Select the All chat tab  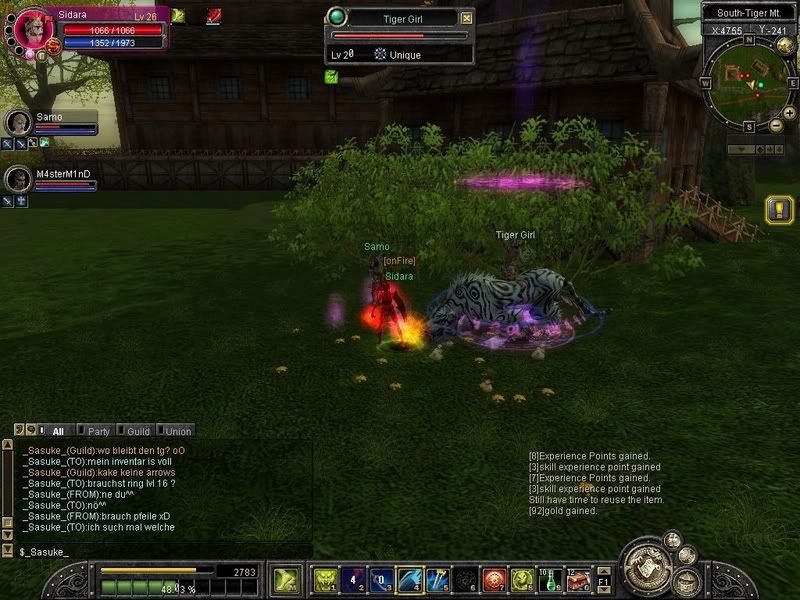point(58,431)
